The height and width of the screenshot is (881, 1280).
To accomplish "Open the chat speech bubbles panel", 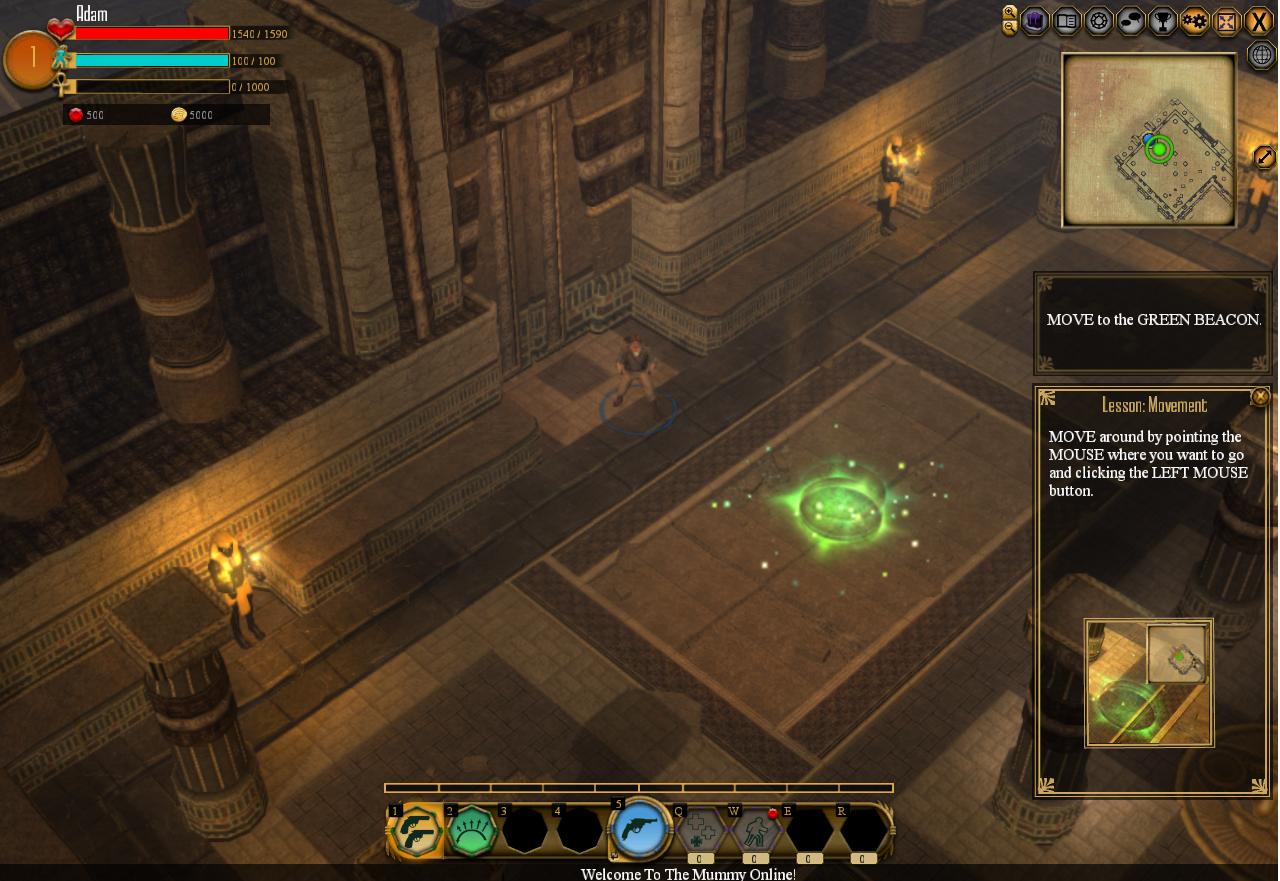I will (x=1131, y=21).
